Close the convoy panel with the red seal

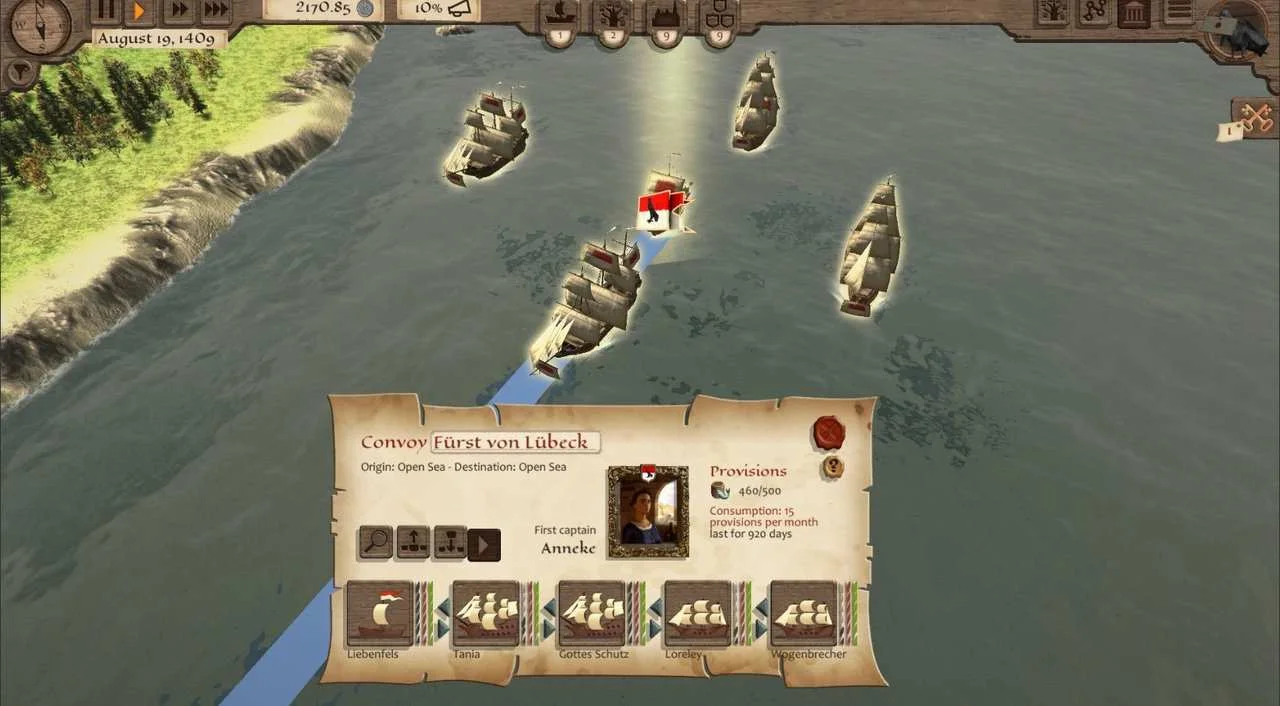[830, 433]
